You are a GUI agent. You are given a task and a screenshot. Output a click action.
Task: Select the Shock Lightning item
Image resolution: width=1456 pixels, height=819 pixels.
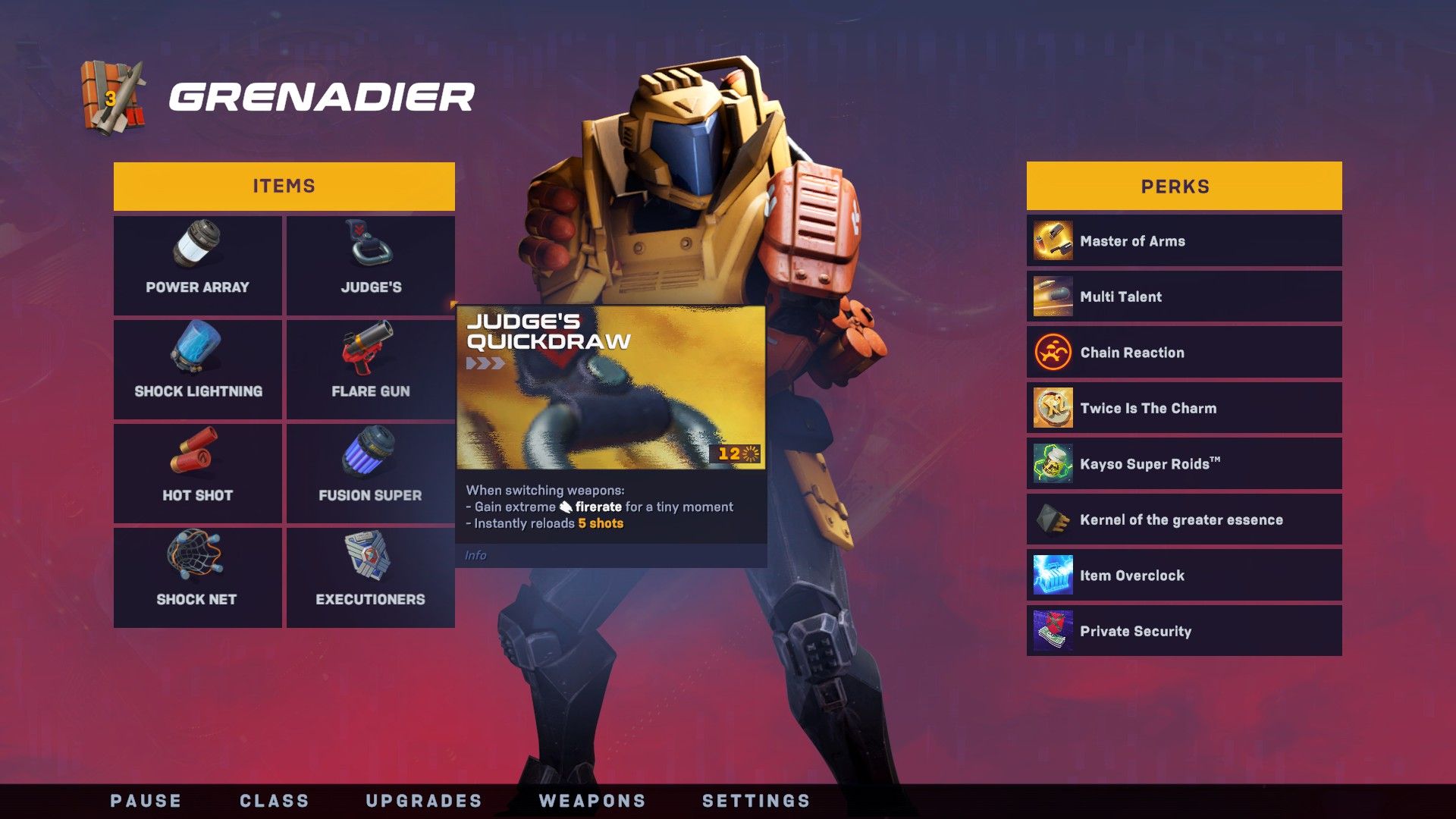[x=197, y=369]
